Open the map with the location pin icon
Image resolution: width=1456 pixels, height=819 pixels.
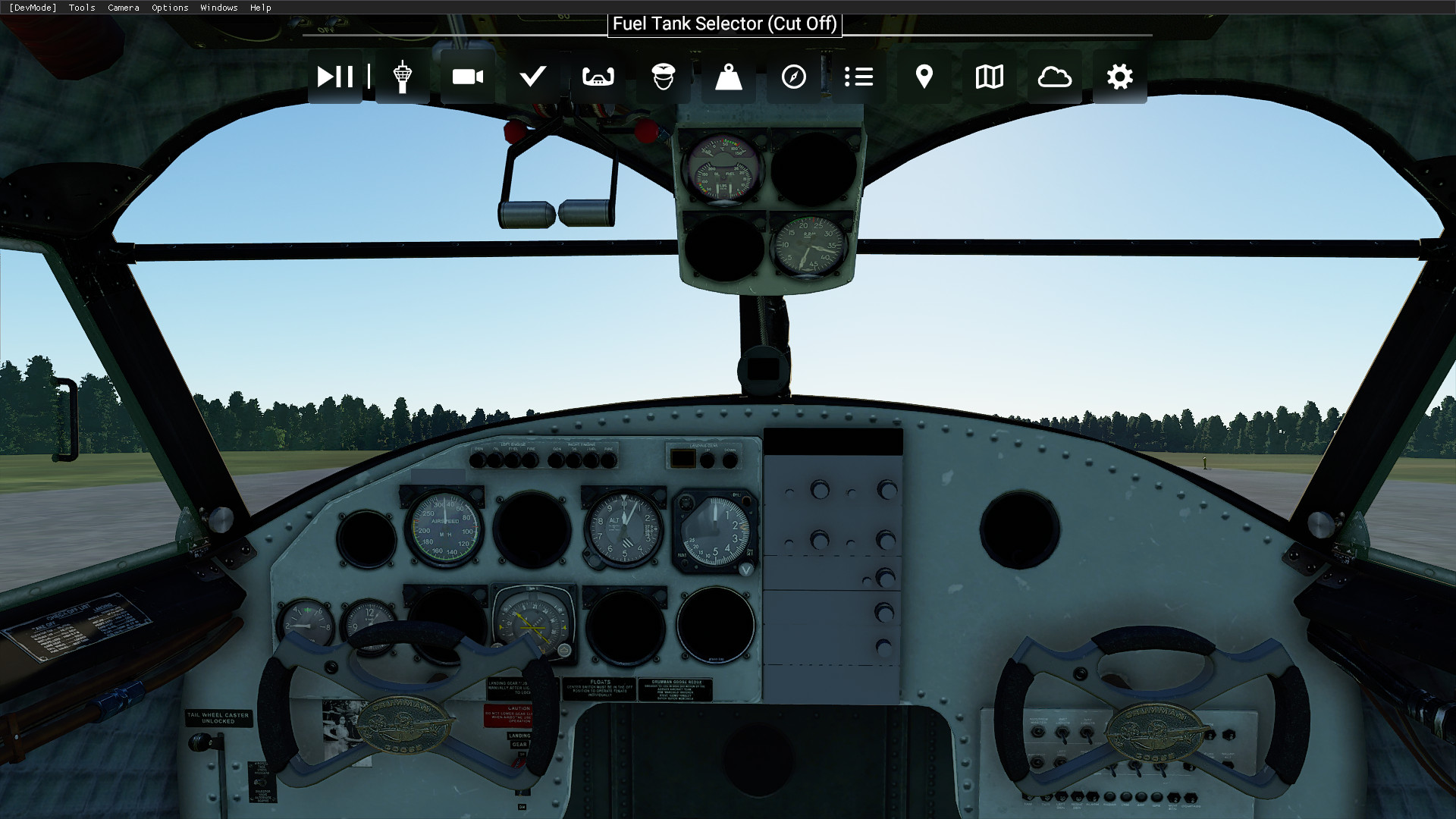pyautogui.click(x=924, y=76)
